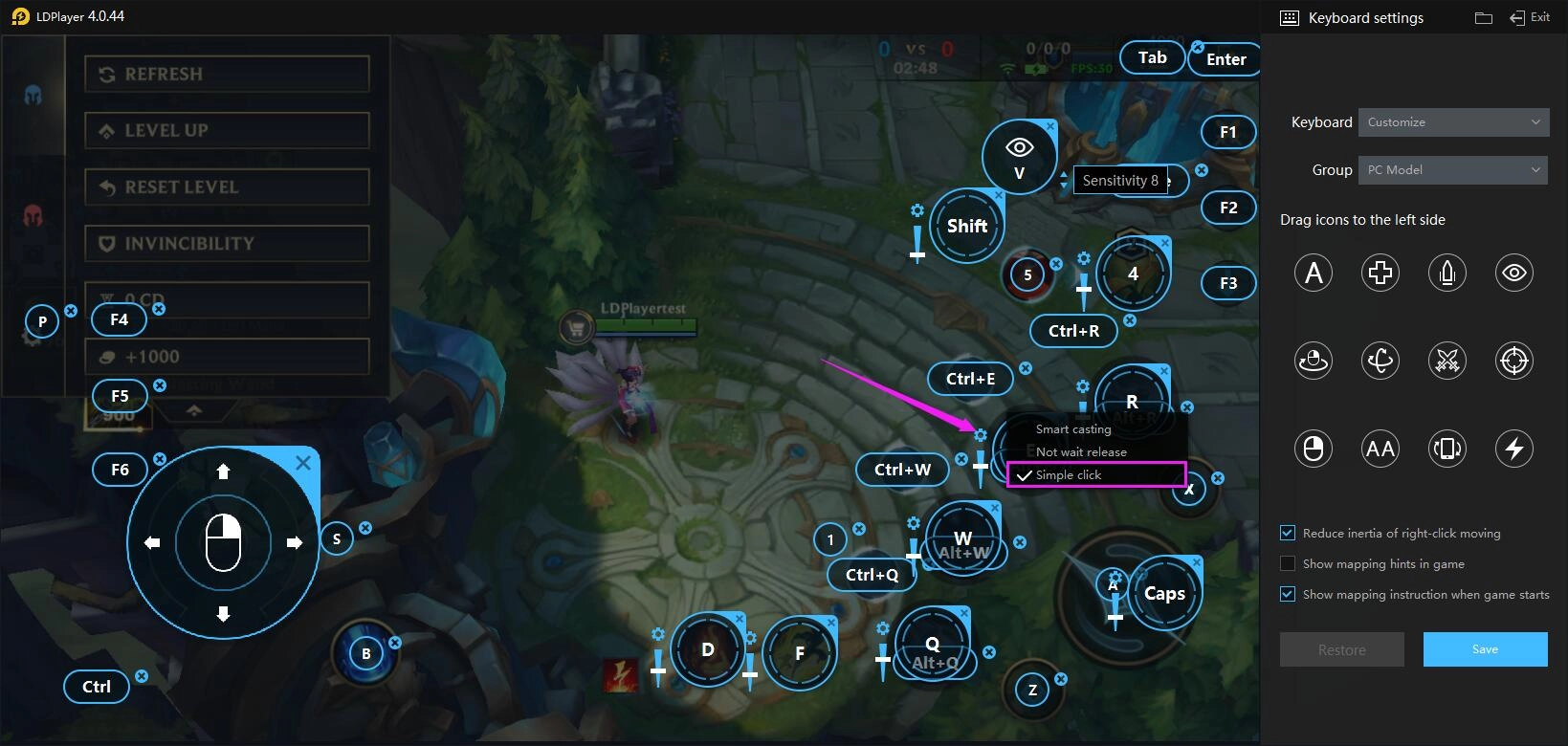Enable Show mapping hints in game
The image size is (1568, 746).
(1288, 563)
